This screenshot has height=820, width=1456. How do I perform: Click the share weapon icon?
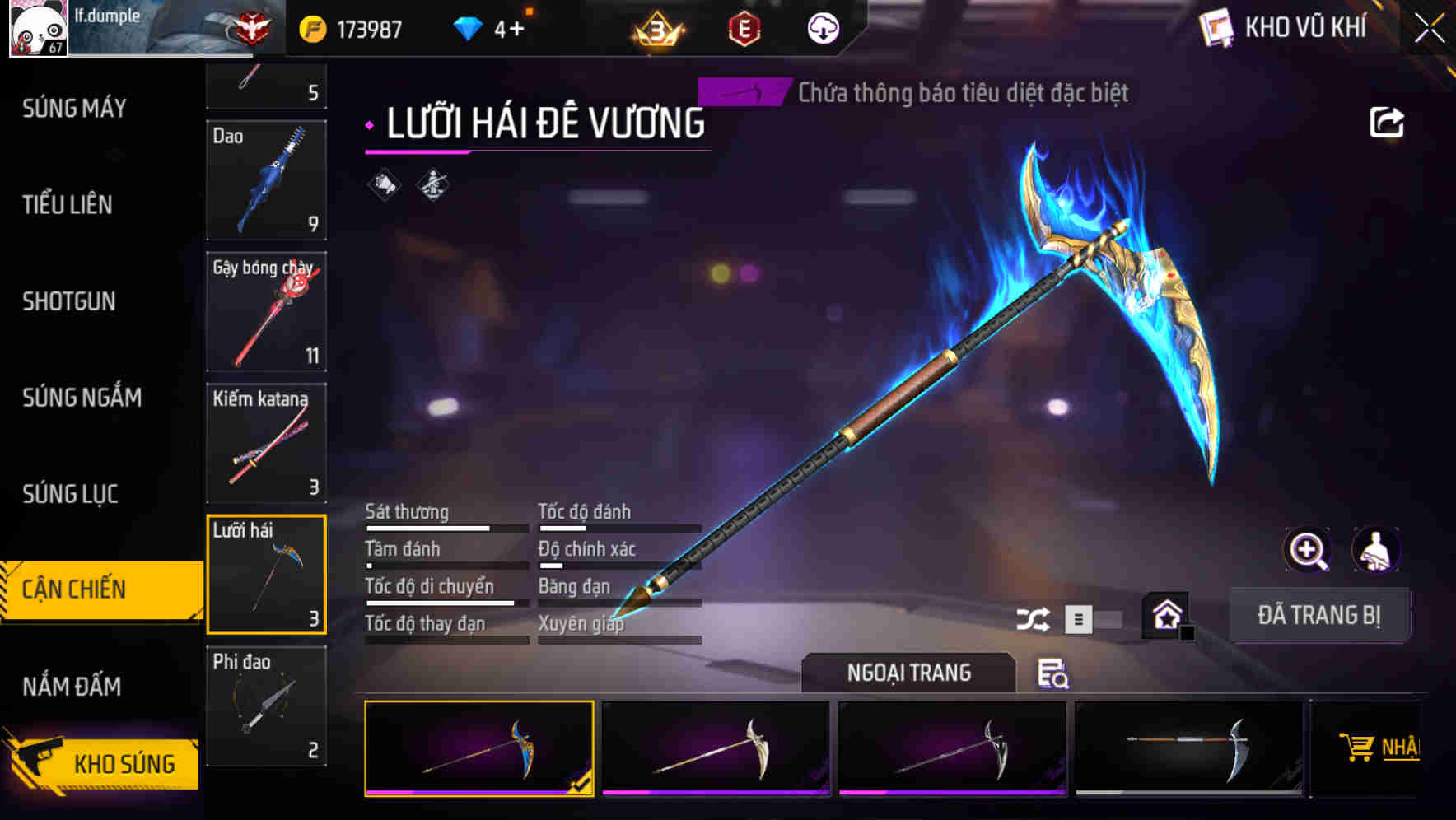click(x=1388, y=122)
